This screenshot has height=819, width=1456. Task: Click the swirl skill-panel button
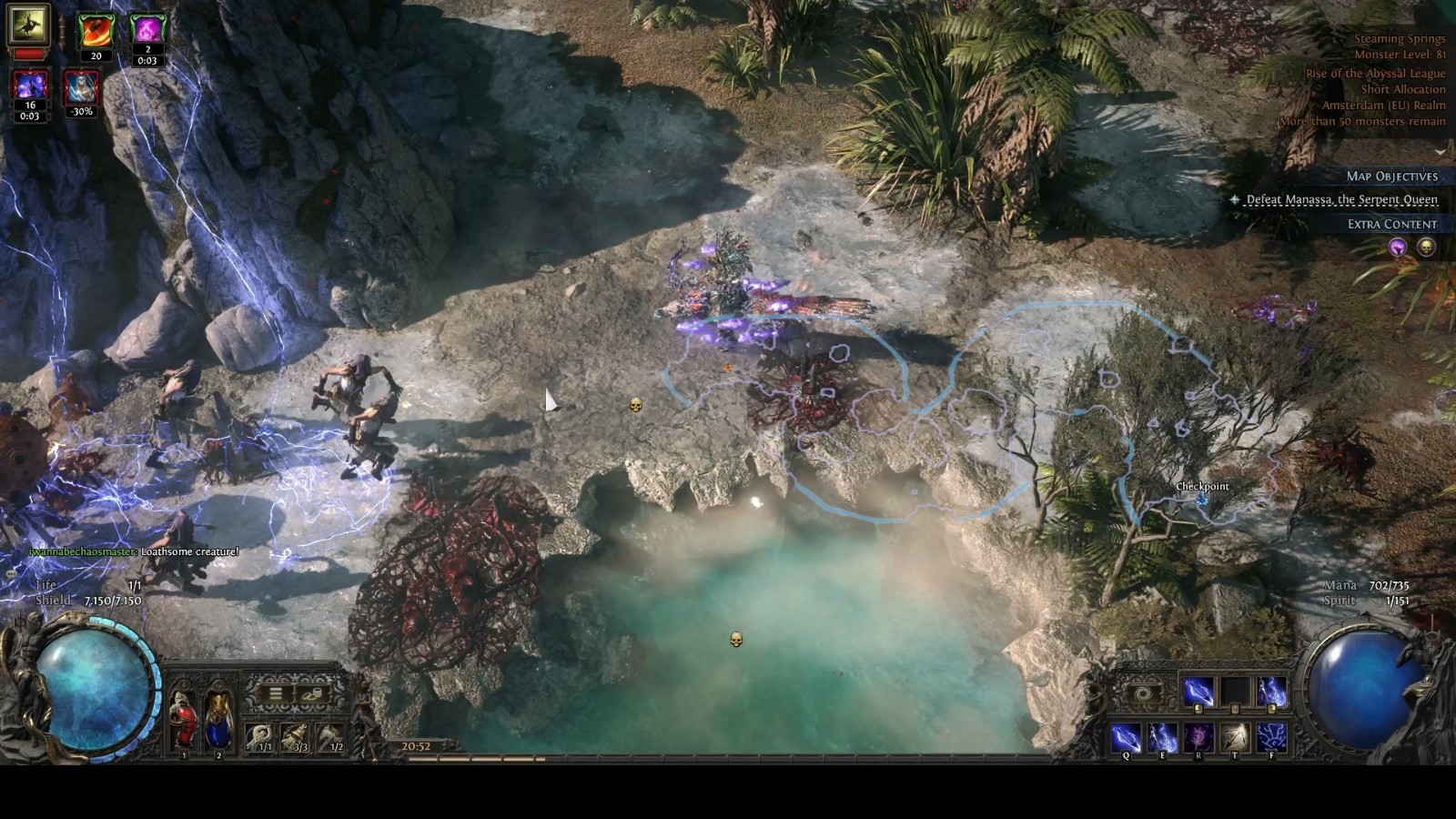point(1143,694)
